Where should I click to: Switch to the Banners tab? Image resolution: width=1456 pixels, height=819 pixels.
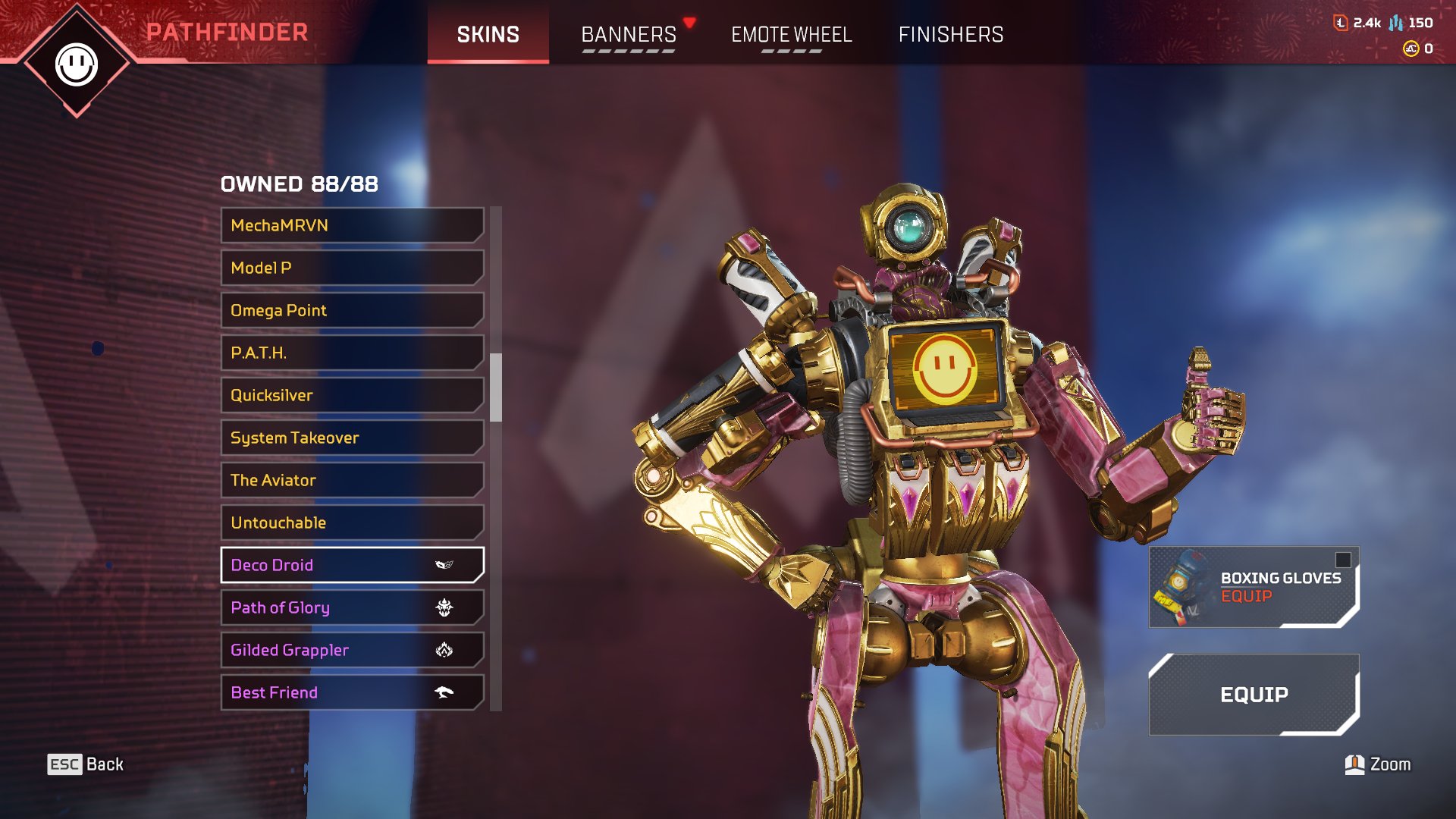coord(629,34)
